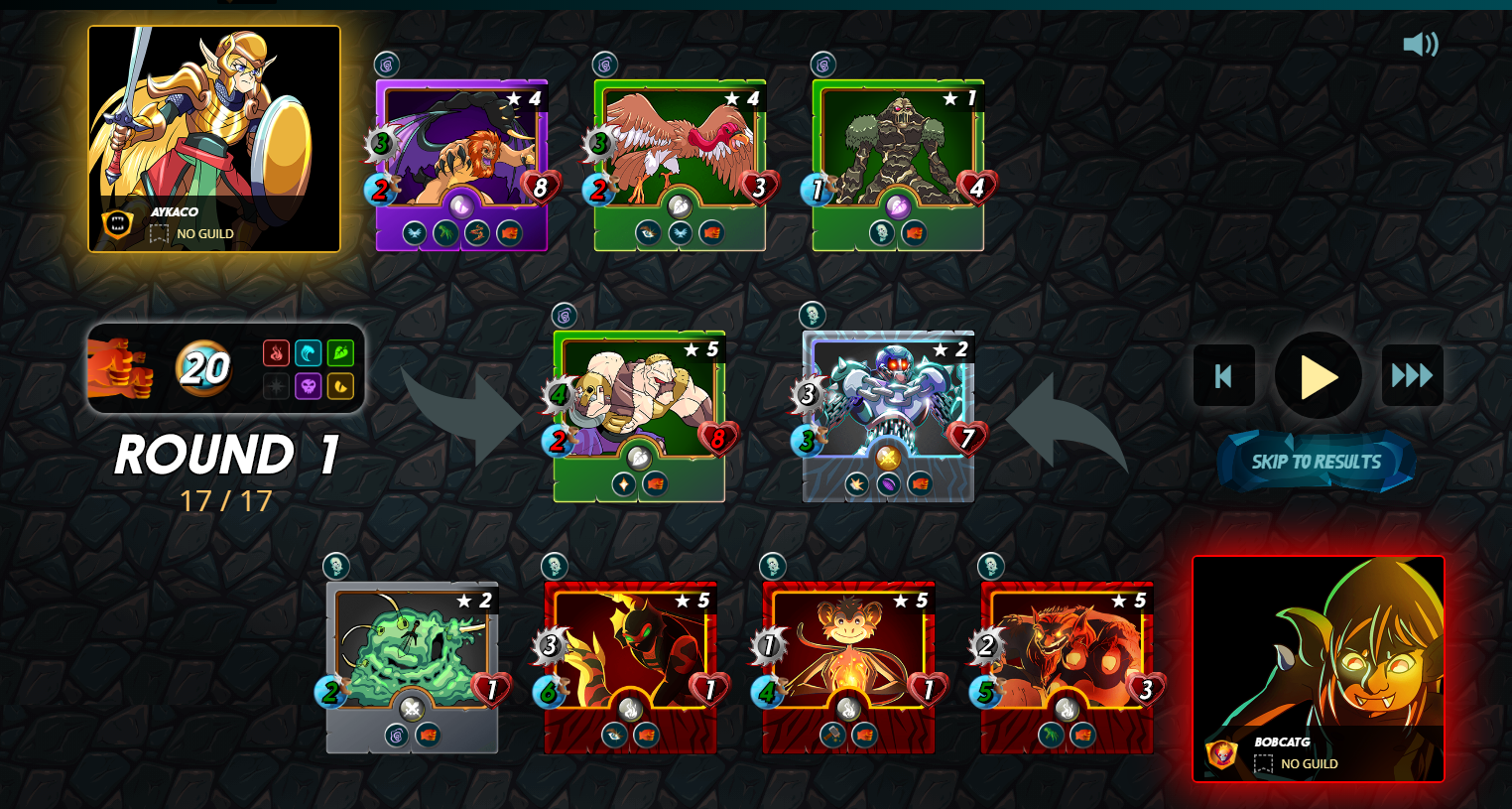This screenshot has height=809, width=1512.
Task: Select the death splinter icon
Action: coord(309,385)
